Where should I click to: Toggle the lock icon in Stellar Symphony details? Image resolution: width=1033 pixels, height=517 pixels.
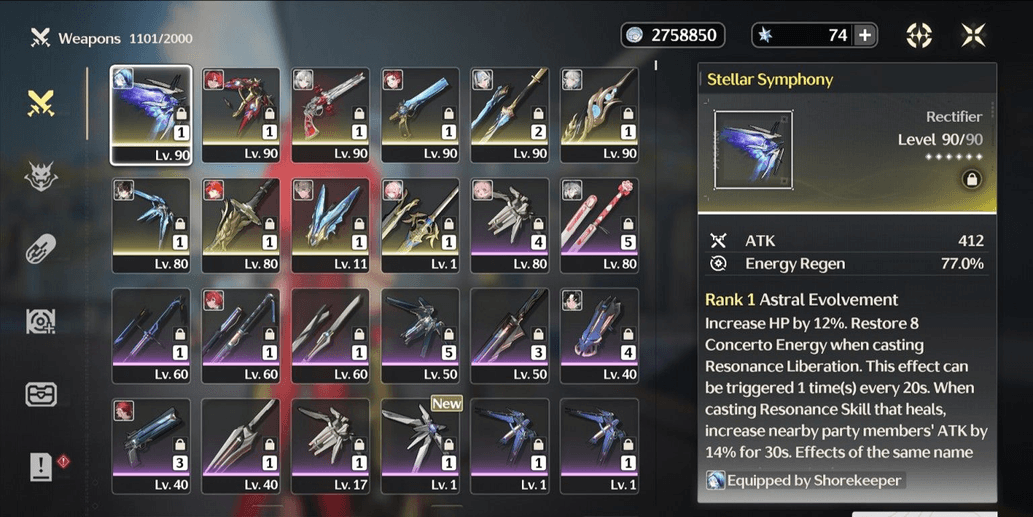point(970,179)
